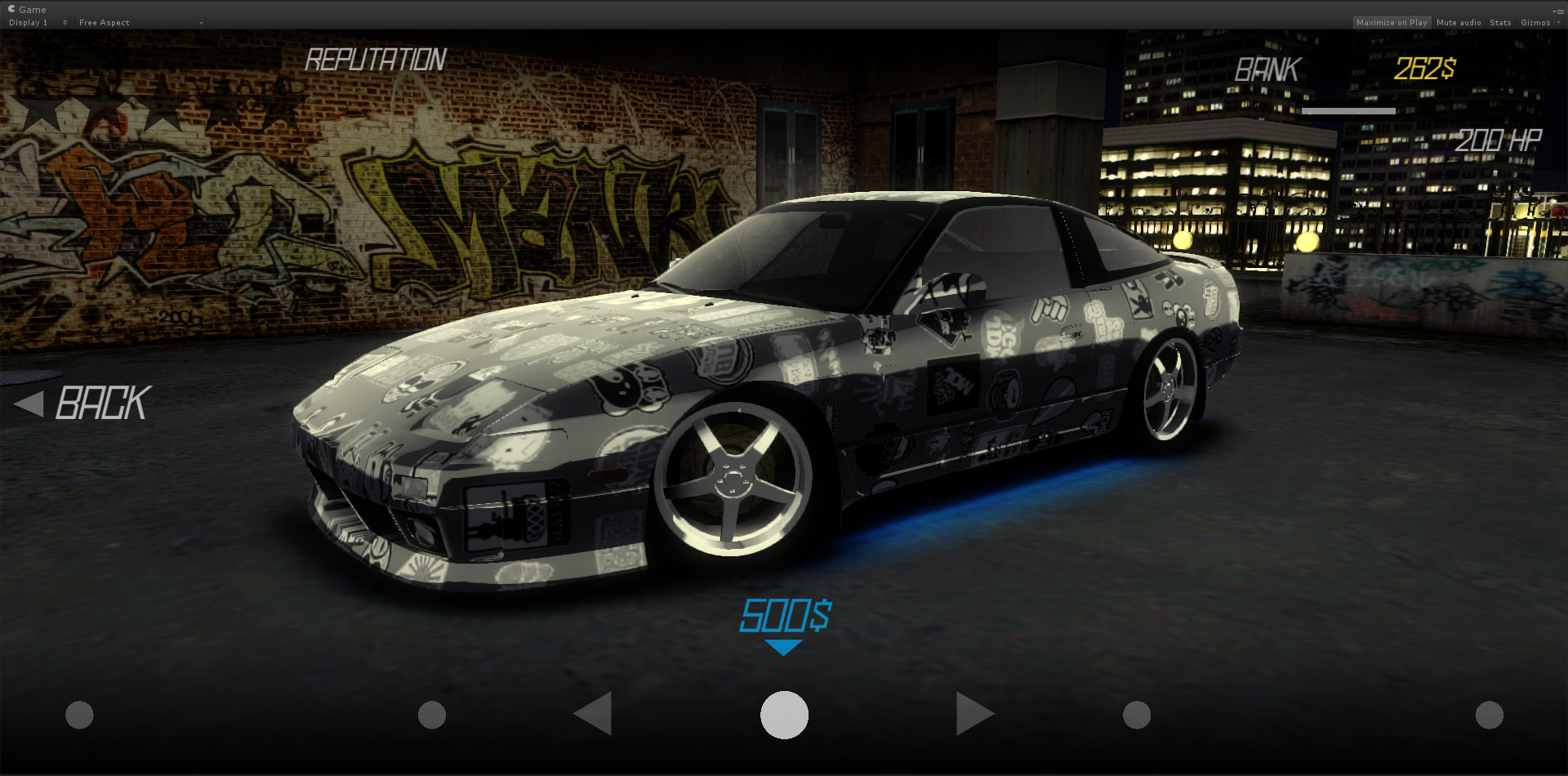
Task: Click the blue down arrow under 500$
Action: (x=784, y=645)
